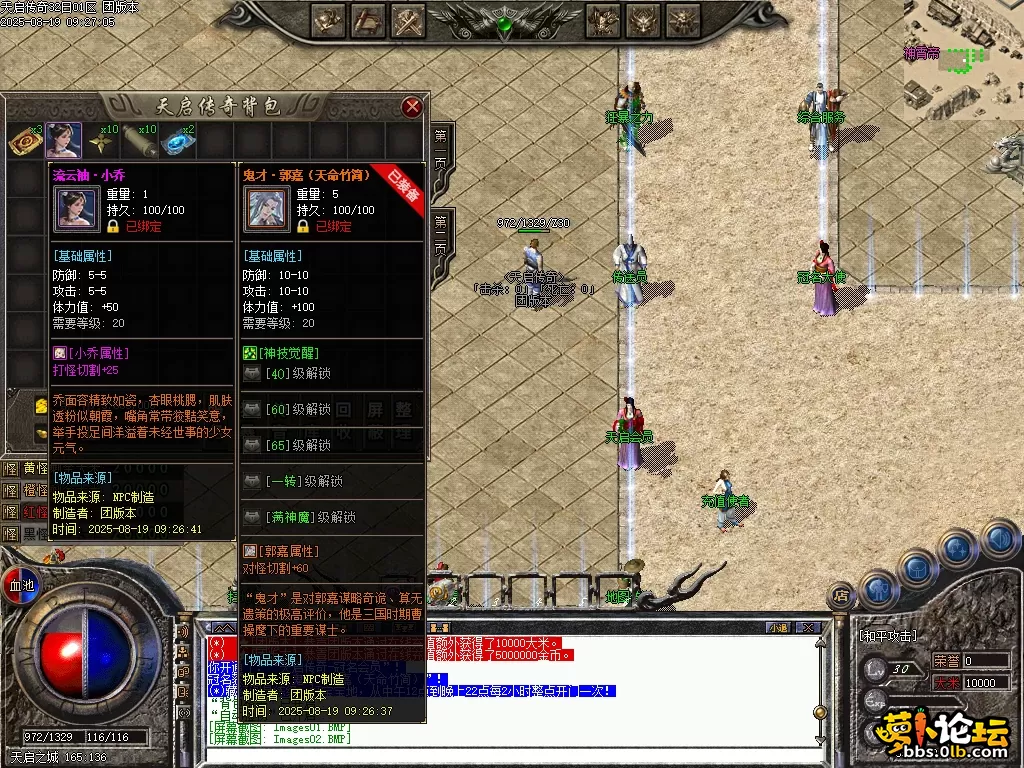Toggle the 和平攻击 attack mode label
Screen dimensions: 1024x768
coord(889,636)
